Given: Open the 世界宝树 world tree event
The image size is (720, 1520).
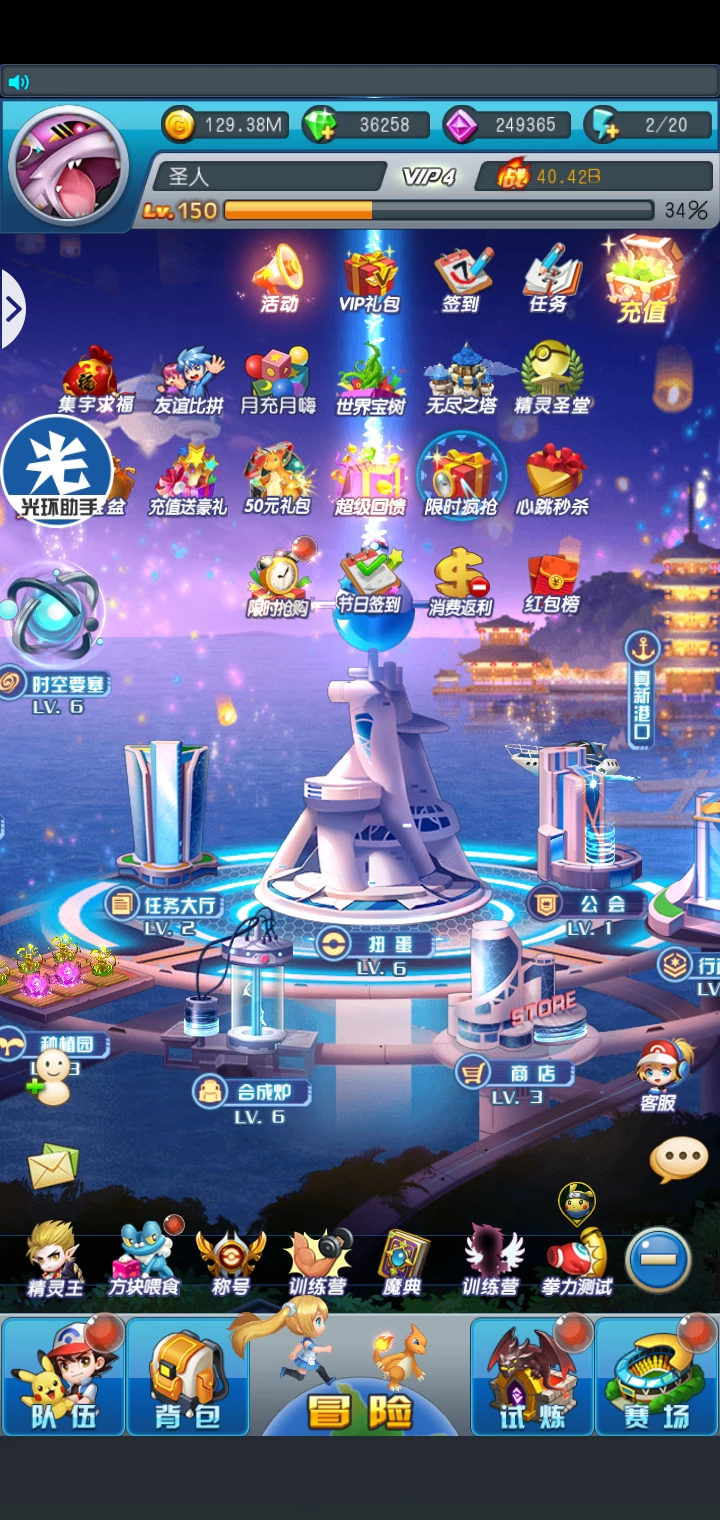Looking at the screenshot, I should click(x=370, y=379).
